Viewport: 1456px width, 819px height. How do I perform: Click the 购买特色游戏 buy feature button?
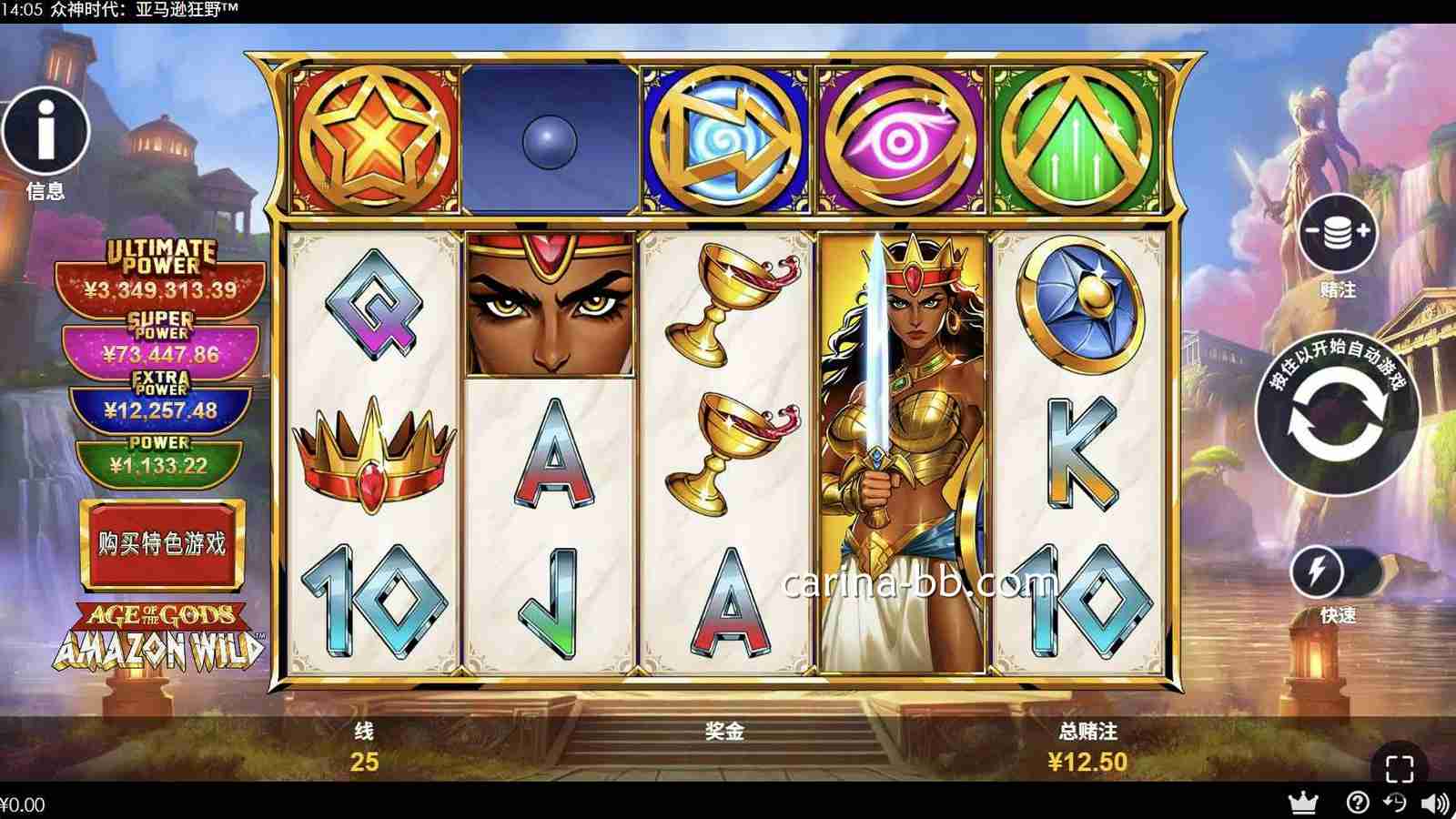coord(162,544)
